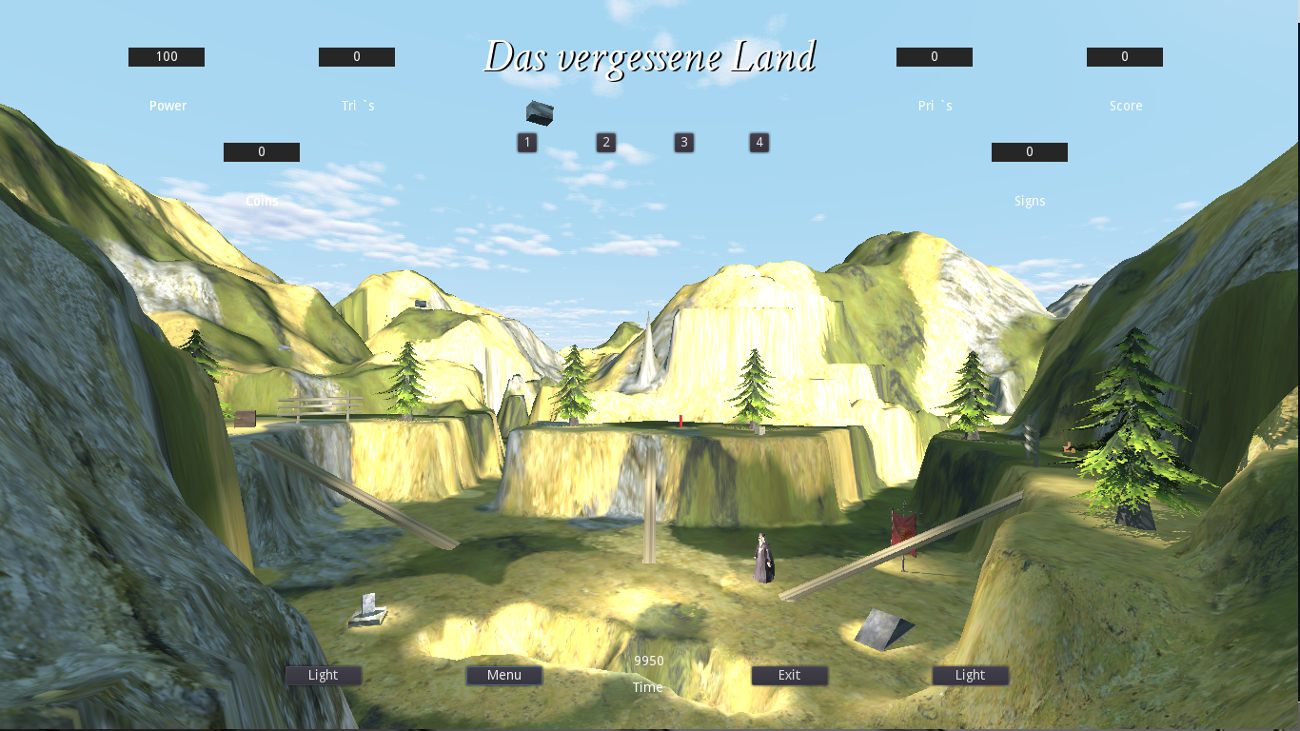Click the small red flag on the plateau
Viewport: 1300px width, 731px height.
point(681,420)
